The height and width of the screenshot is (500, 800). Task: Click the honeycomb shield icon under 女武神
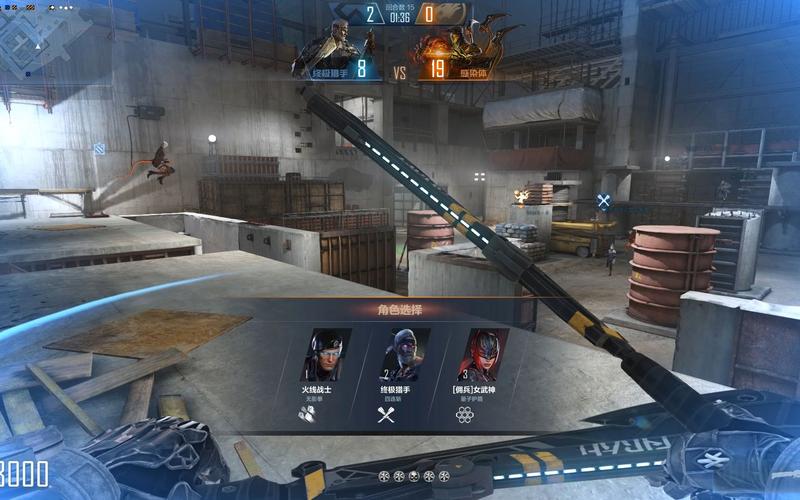[464, 413]
